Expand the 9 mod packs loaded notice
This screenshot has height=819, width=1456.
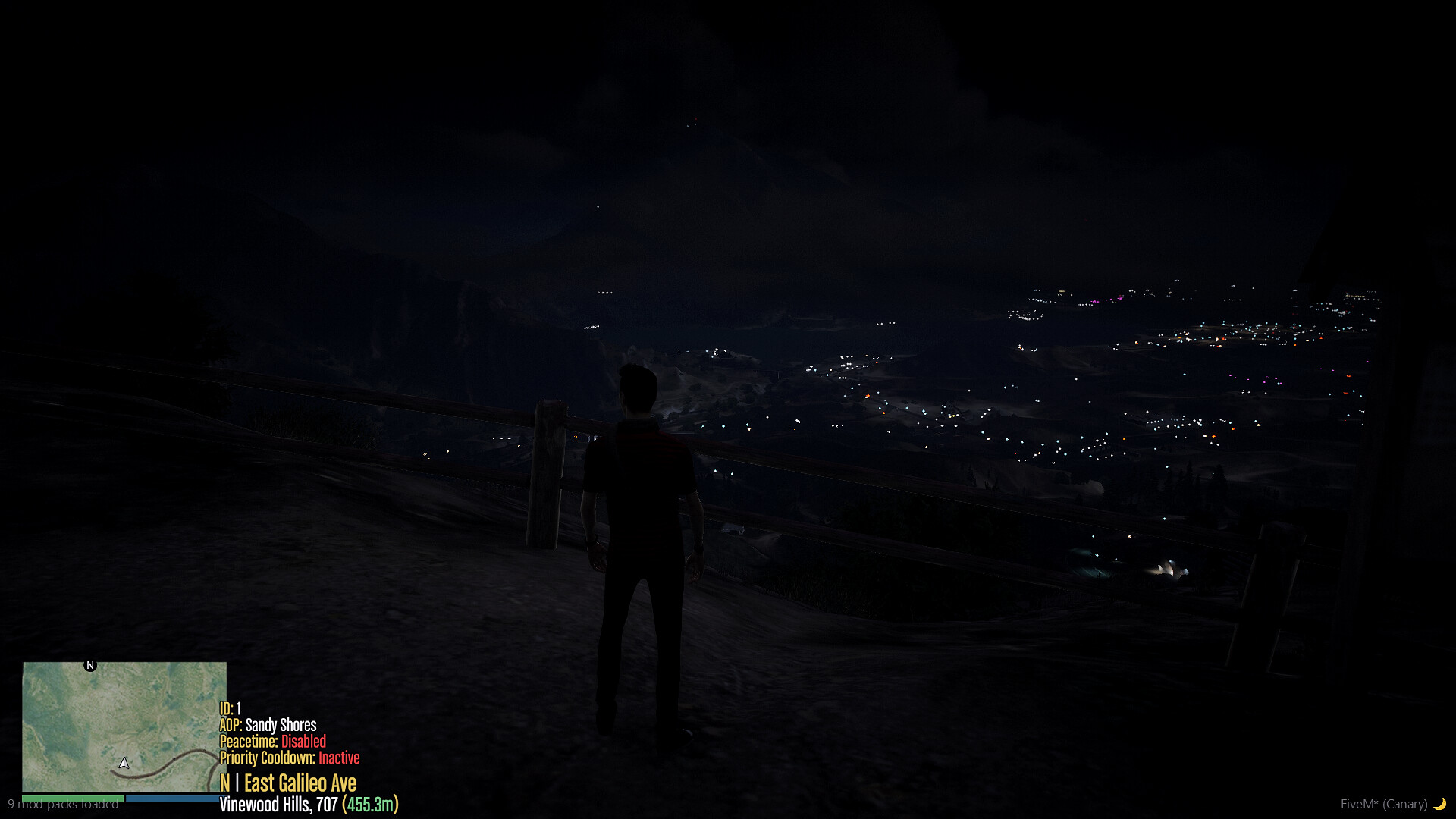click(63, 805)
